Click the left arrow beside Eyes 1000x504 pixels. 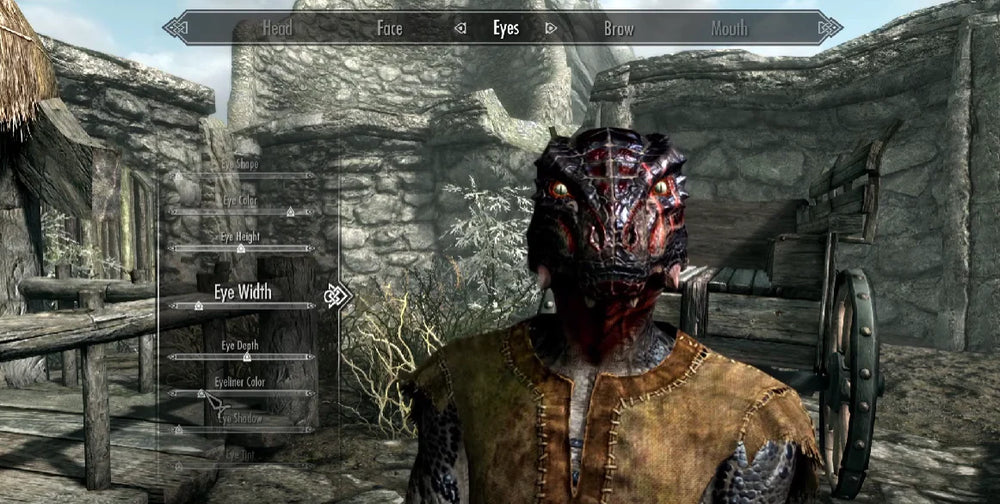tap(460, 28)
